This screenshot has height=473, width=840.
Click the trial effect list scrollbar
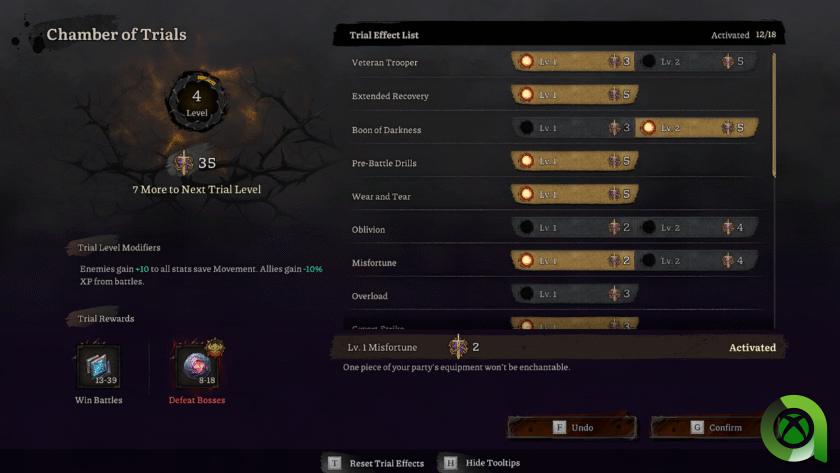(x=774, y=115)
